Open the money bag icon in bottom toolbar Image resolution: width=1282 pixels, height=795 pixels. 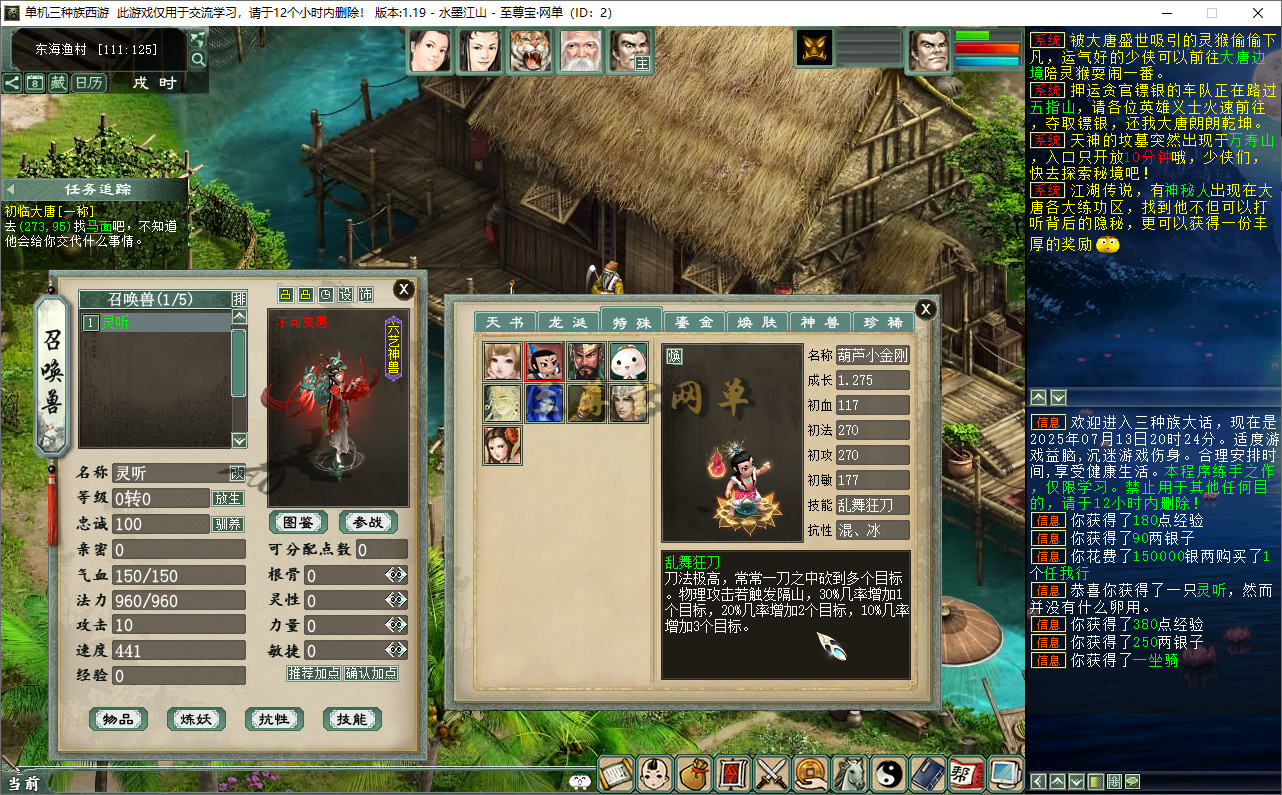coord(694,773)
